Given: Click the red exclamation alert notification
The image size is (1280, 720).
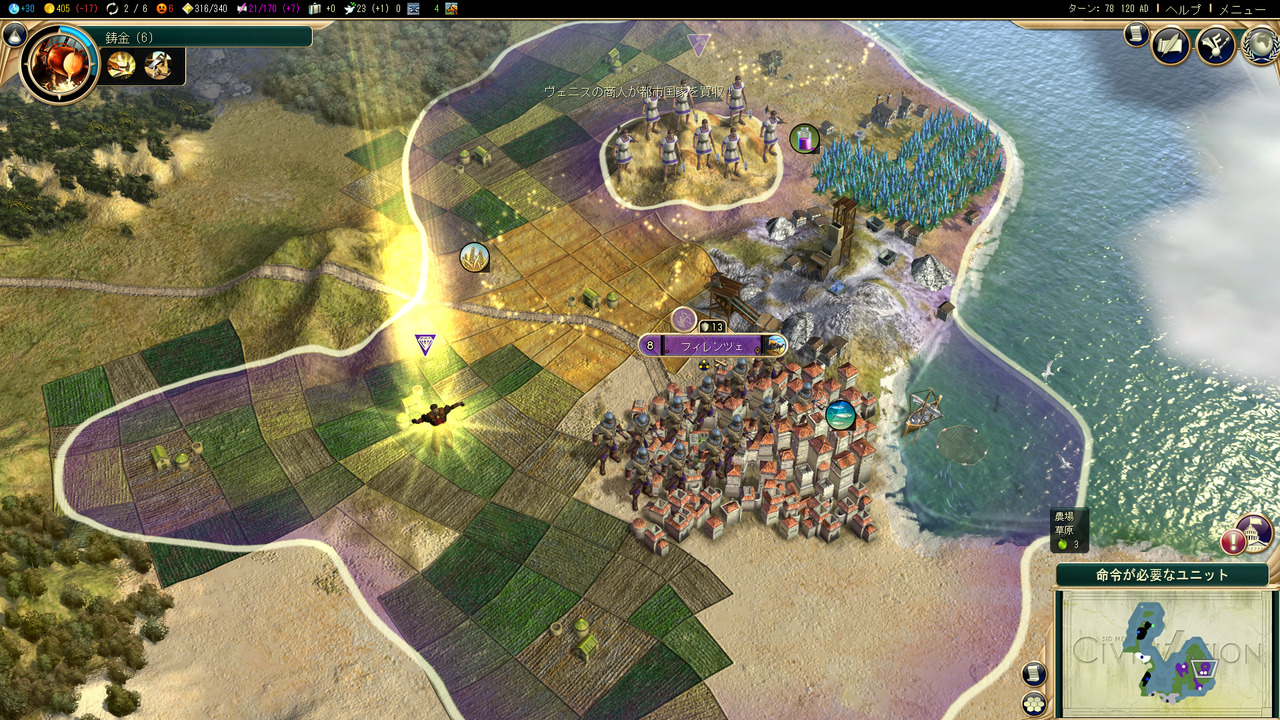Looking at the screenshot, I should (1233, 543).
